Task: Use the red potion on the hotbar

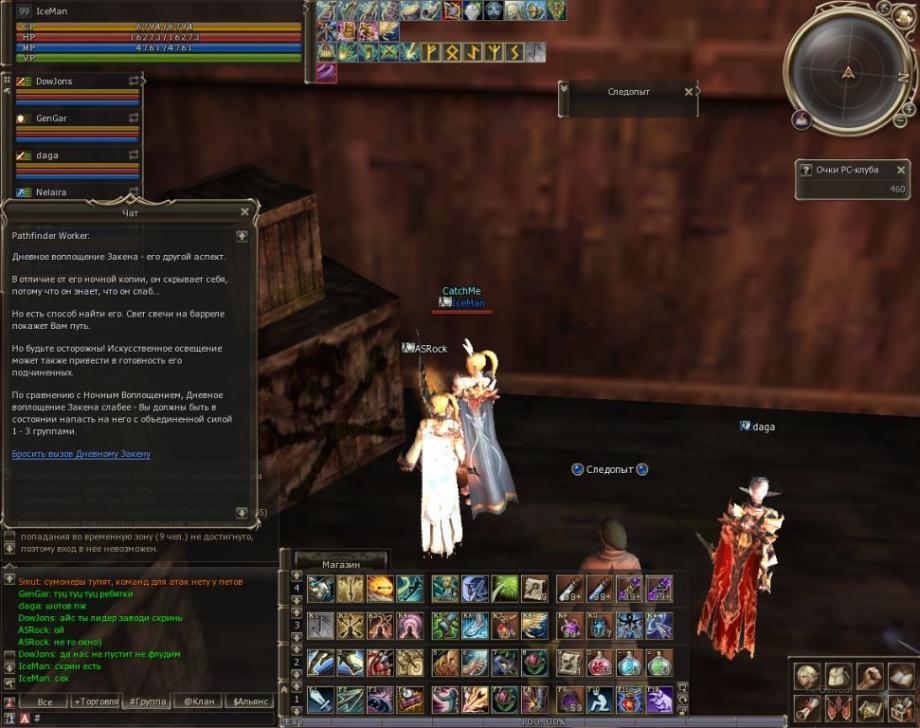Action: [x=601, y=663]
